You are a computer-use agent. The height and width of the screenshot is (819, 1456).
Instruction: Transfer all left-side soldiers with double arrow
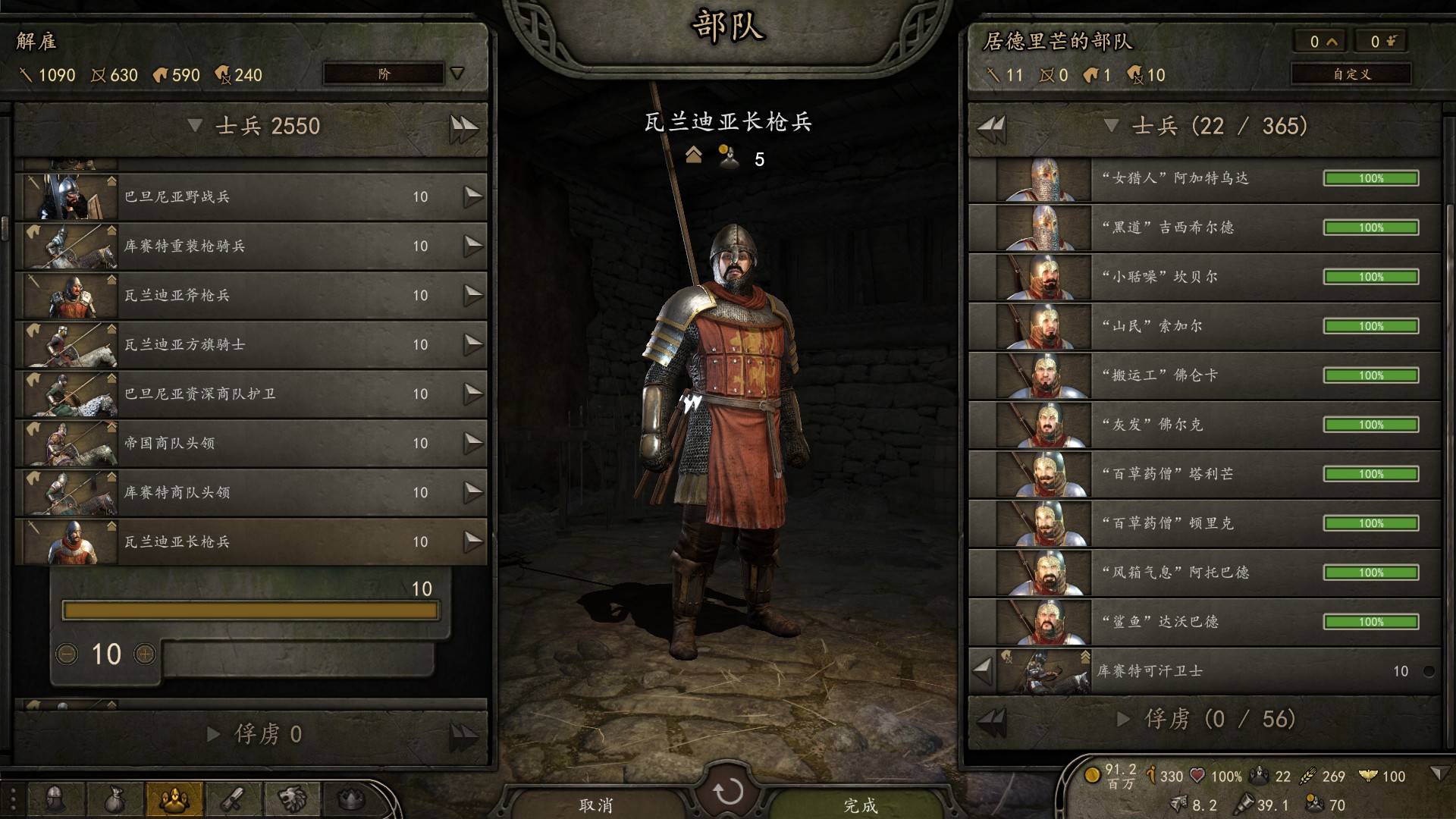[463, 127]
